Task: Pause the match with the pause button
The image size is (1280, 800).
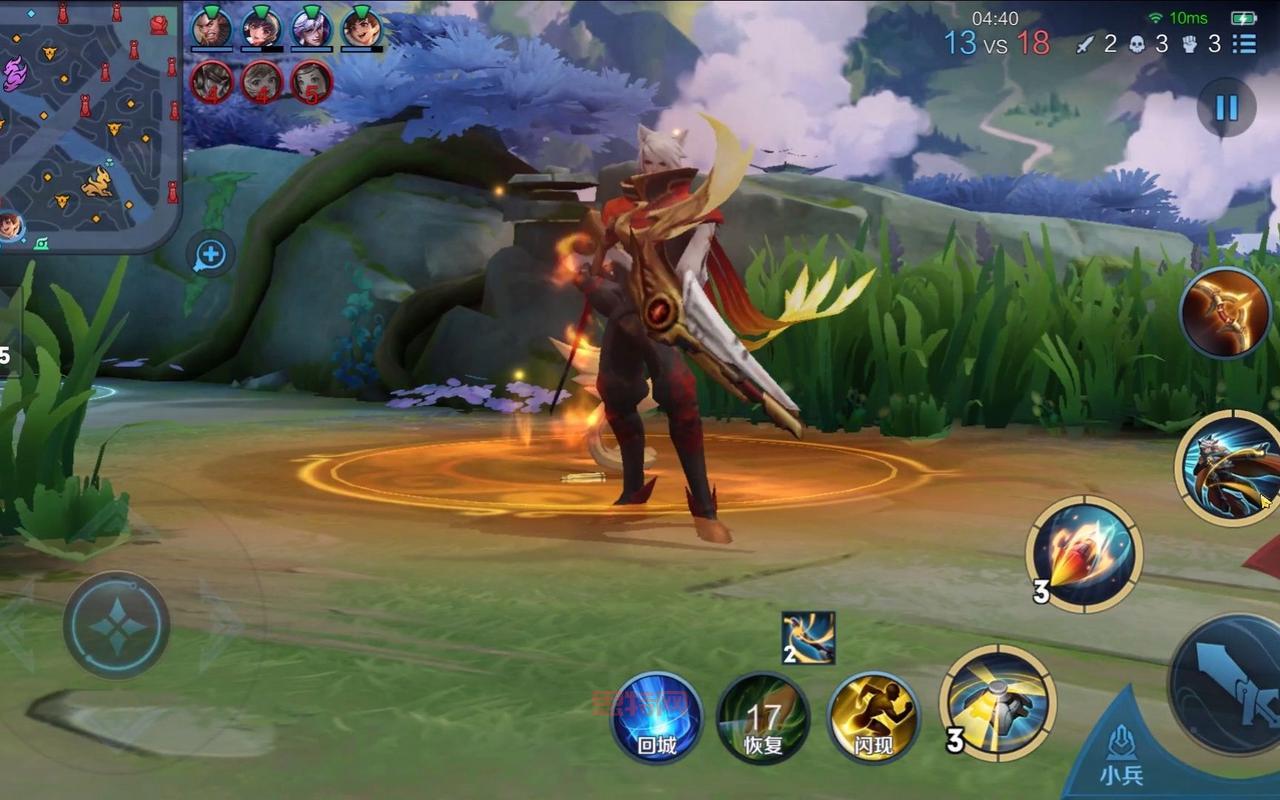Action: [x=1226, y=107]
